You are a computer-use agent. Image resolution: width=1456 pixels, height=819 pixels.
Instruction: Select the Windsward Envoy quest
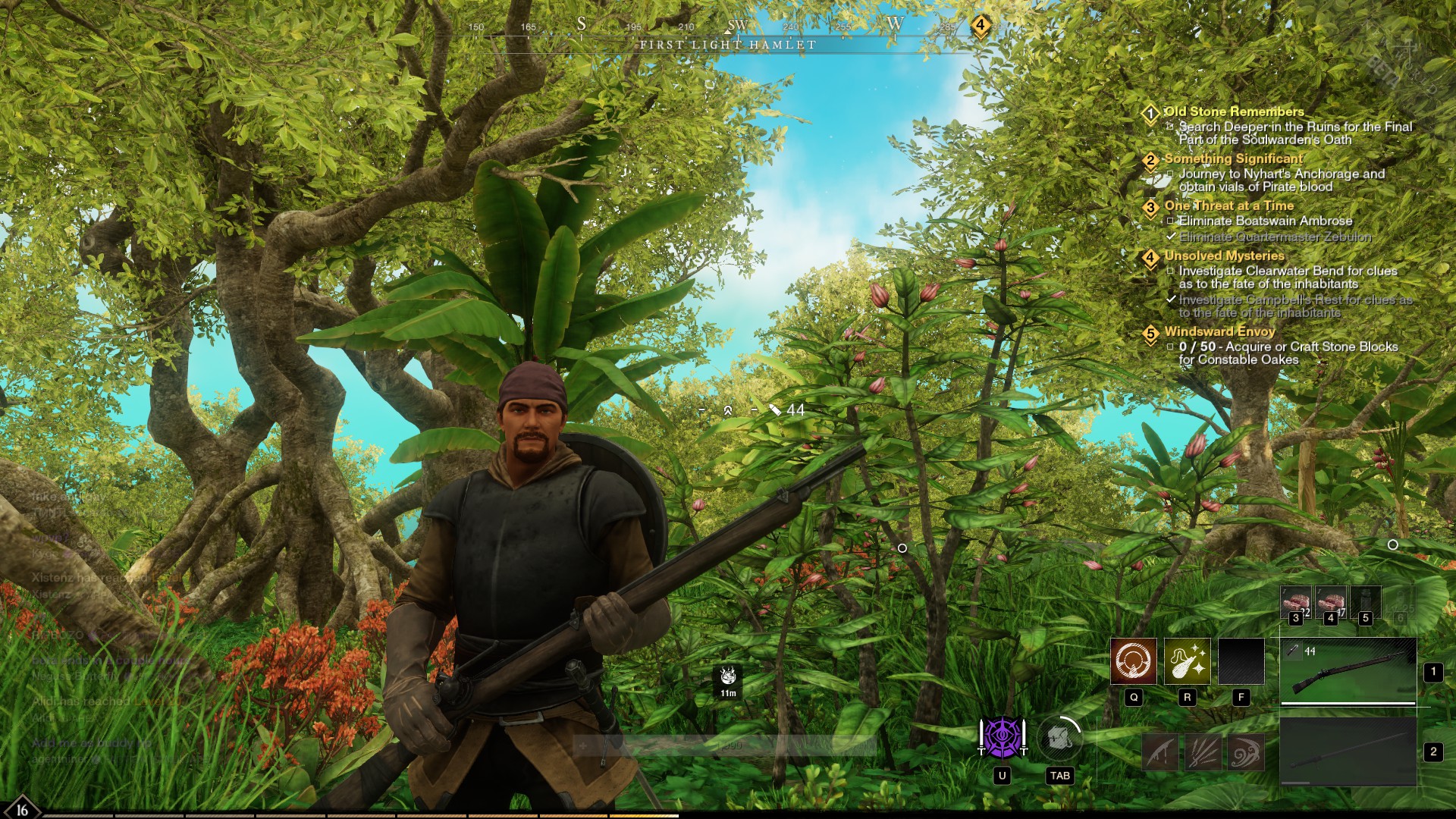click(x=1219, y=331)
